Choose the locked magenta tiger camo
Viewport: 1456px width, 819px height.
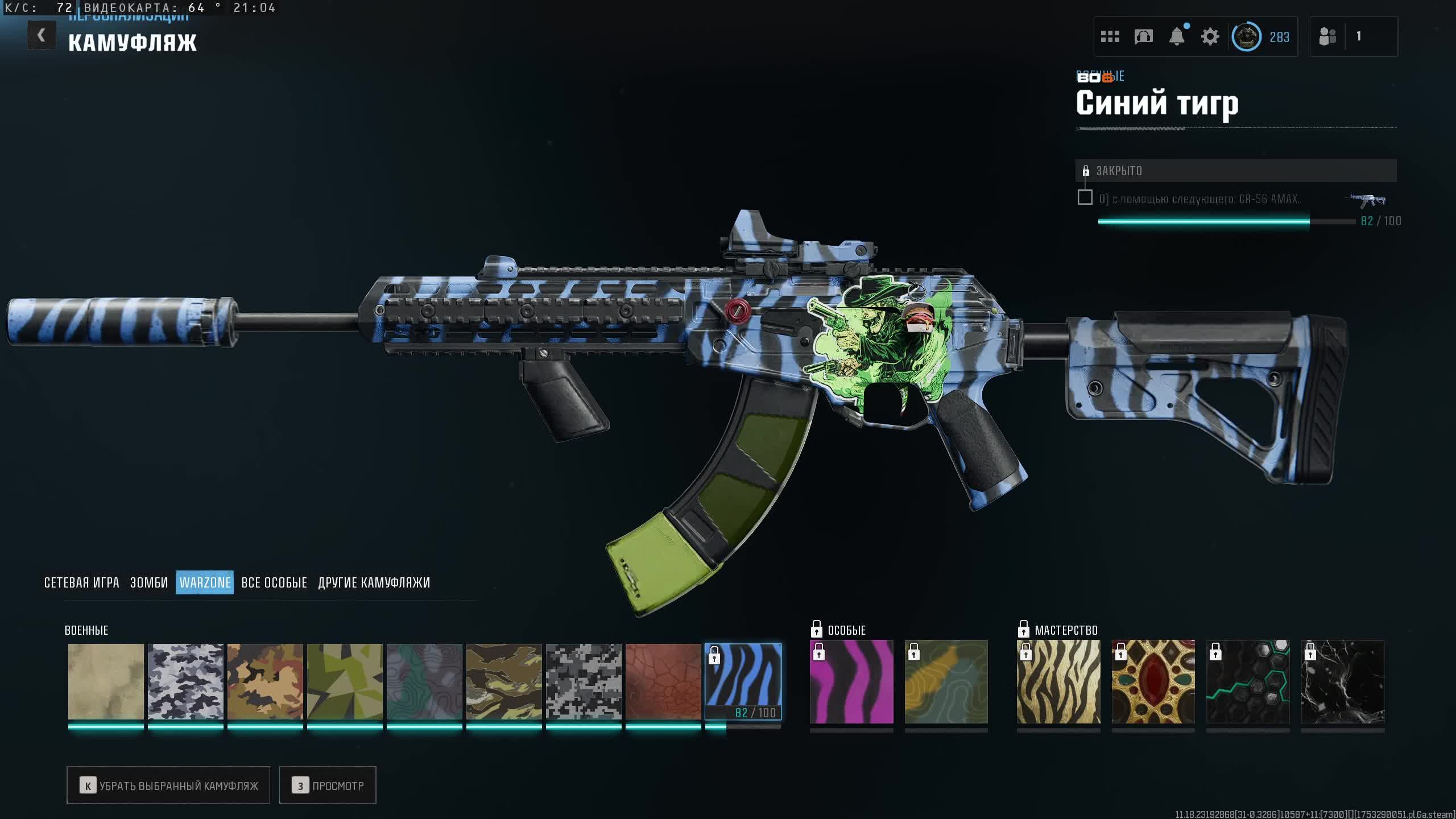tap(851, 681)
